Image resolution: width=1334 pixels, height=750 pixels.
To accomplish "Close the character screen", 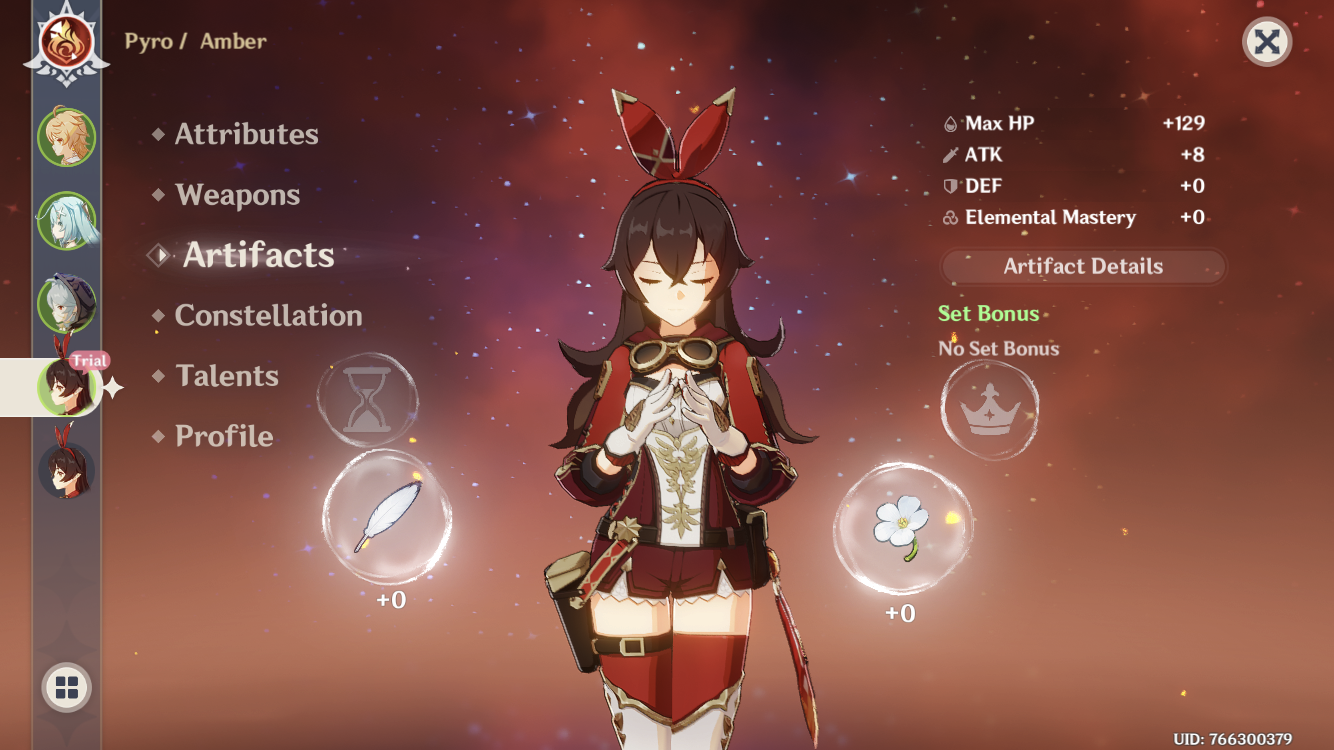I will point(1266,42).
